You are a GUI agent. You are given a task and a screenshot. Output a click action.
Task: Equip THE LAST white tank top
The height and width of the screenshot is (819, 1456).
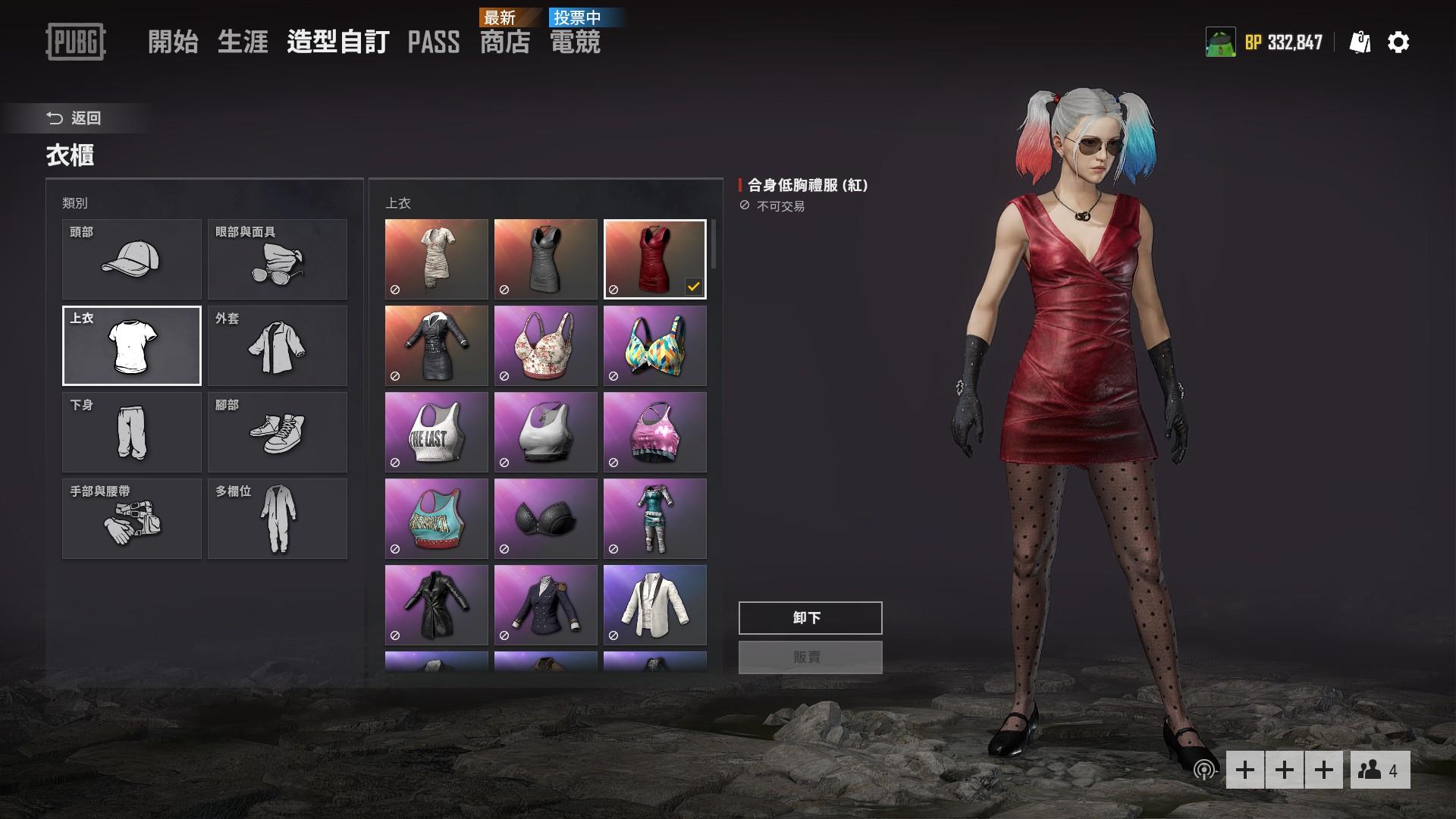[x=436, y=432]
